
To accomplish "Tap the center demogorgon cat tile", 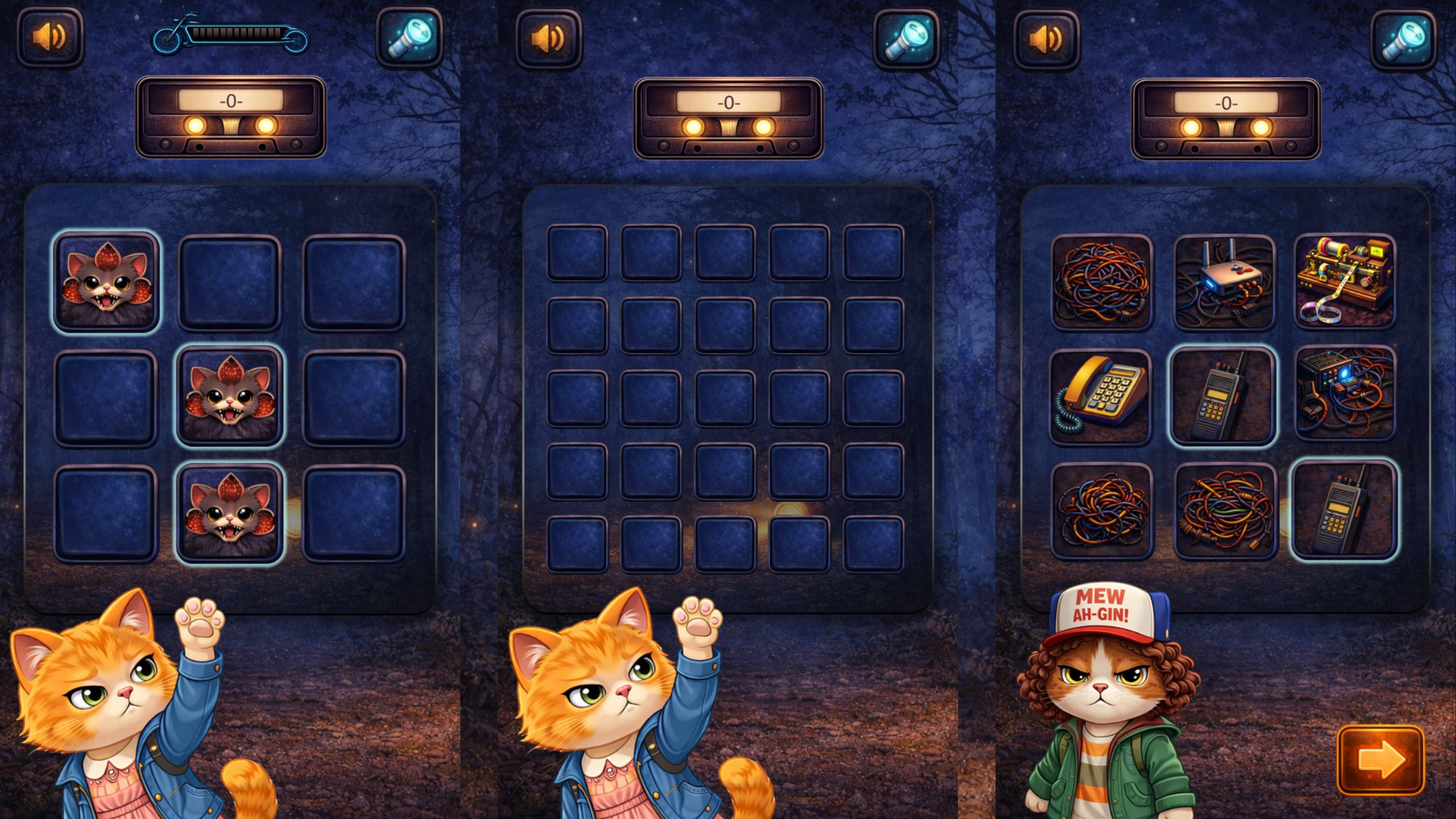I will click(231, 397).
